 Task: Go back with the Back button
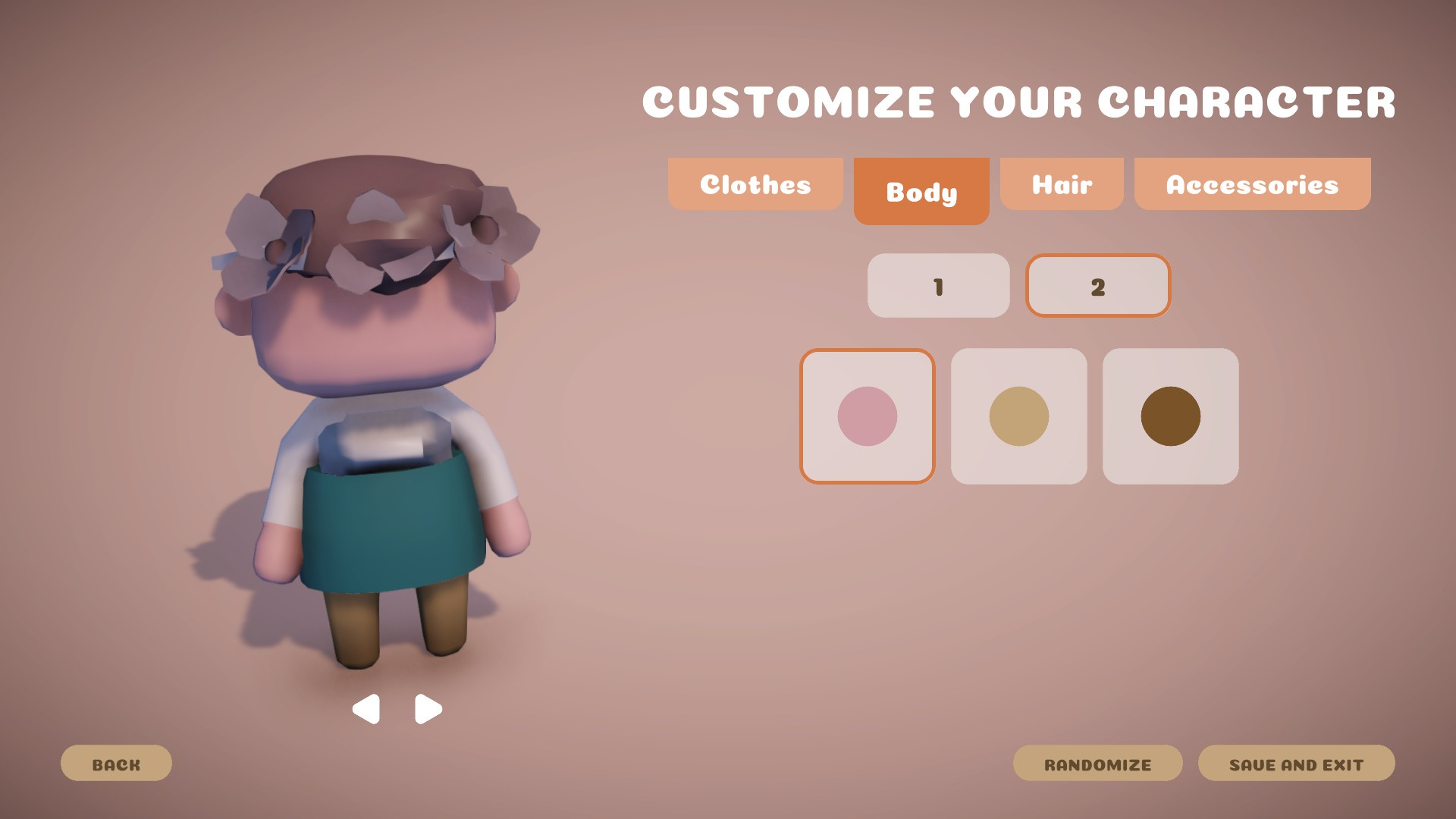click(116, 764)
